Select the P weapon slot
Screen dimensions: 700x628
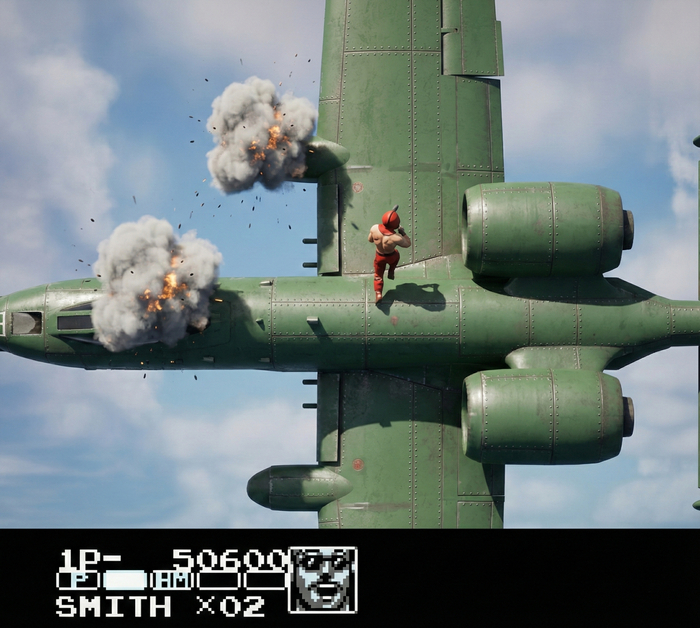(78, 580)
